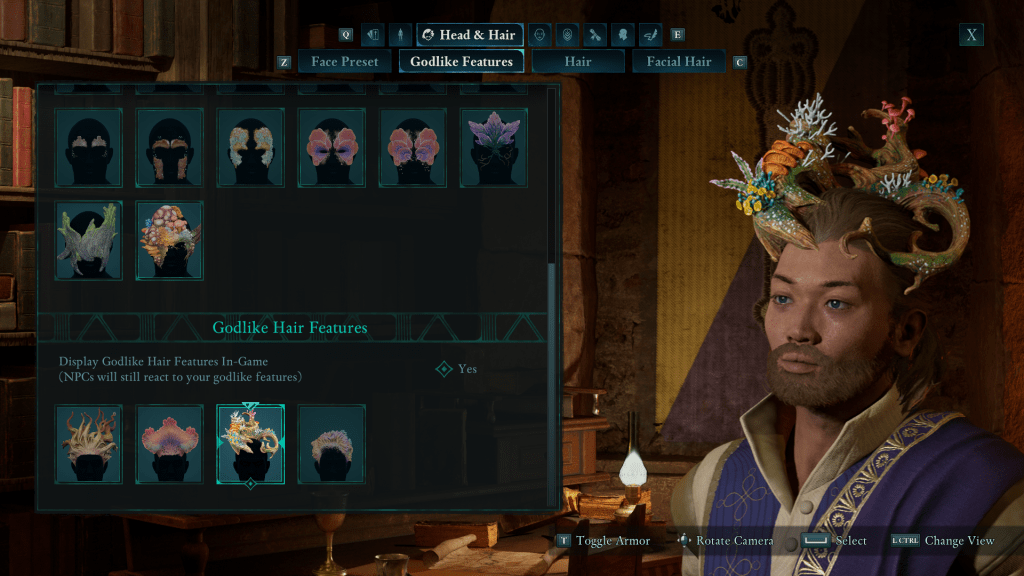Choose the purple leaf crown face feature
The image size is (1024, 576).
pos(493,147)
